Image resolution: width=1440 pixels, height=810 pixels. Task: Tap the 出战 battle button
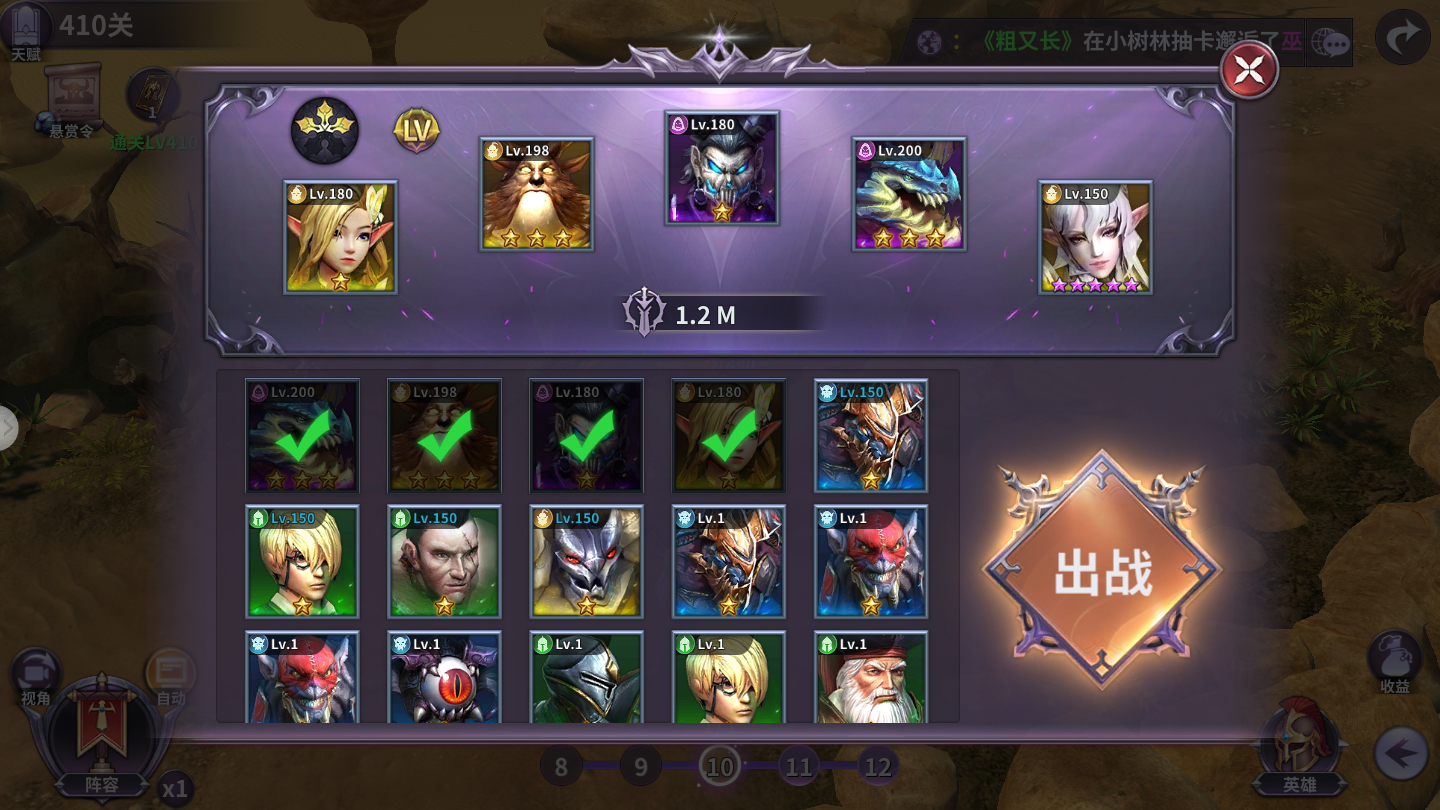(1102, 571)
